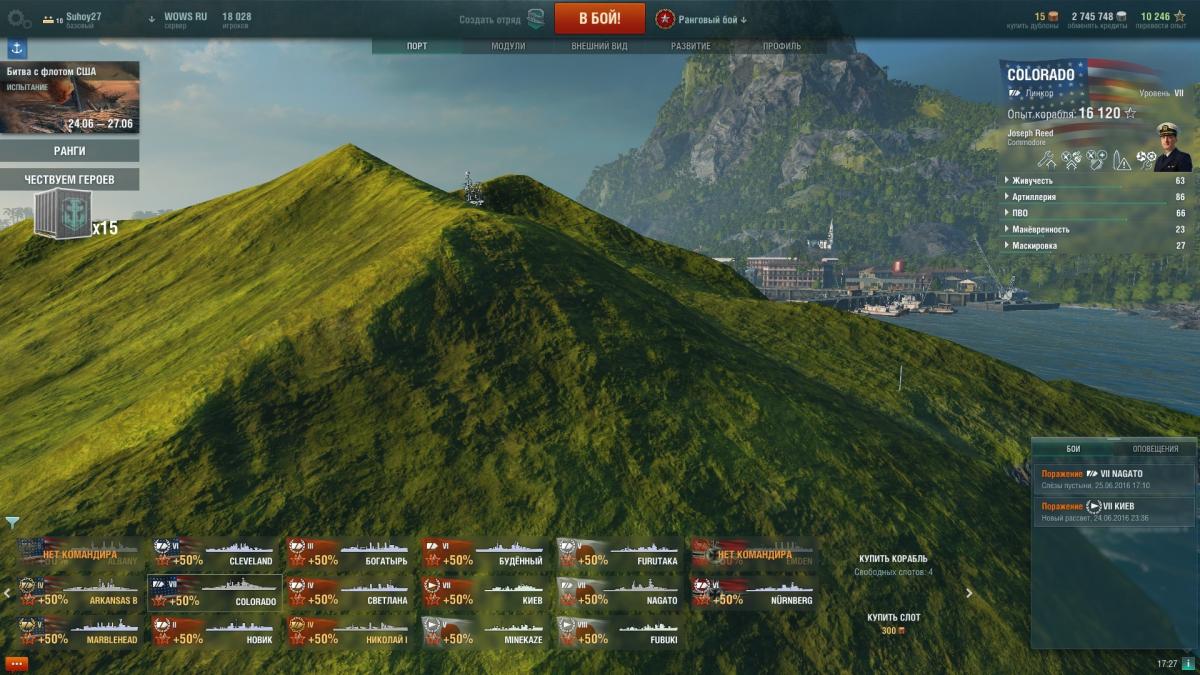Choose the Nagato ship slot
This screenshot has width=1200, height=675.
coord(620,593)
